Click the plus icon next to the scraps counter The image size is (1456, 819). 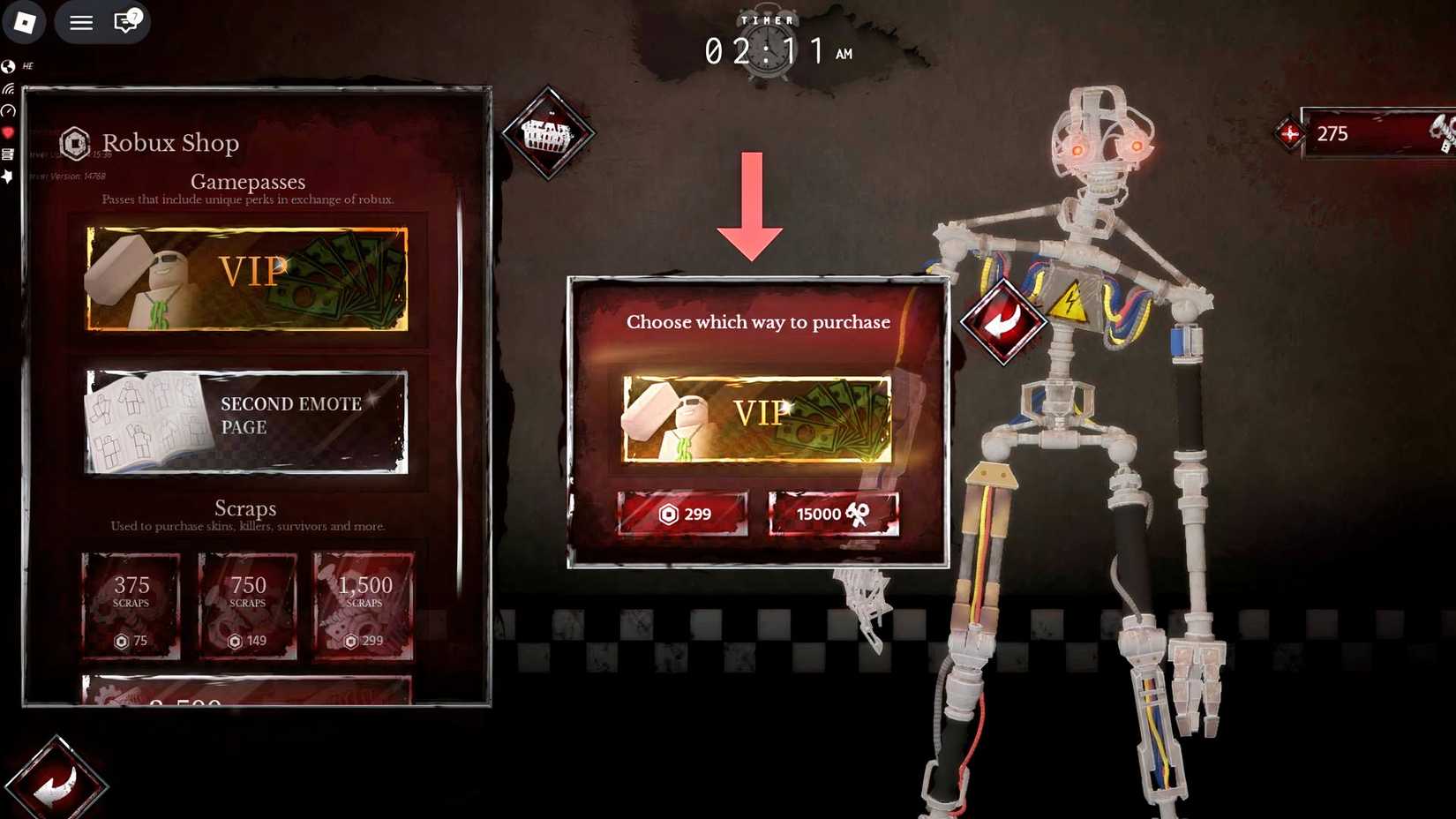click(x=1288, y=134)
